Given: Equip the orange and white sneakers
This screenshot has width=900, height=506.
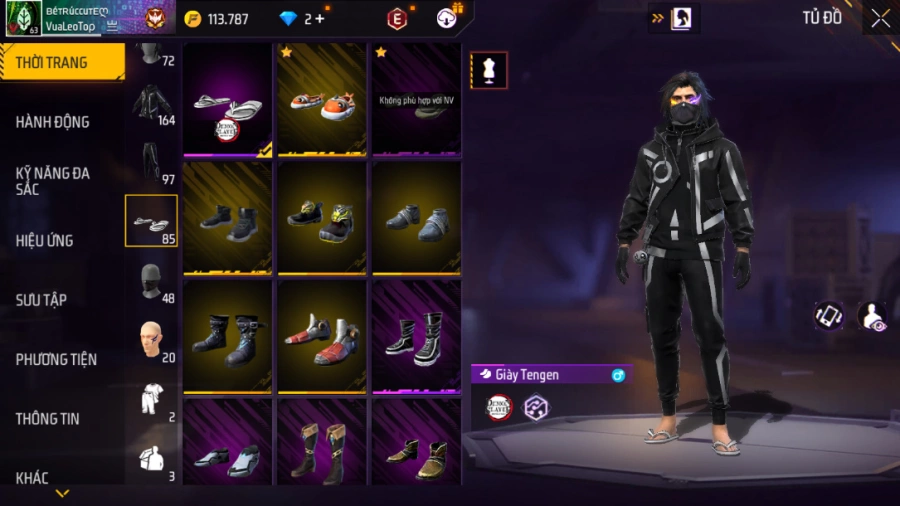Looking at the screenshot, I should (321, 99).
